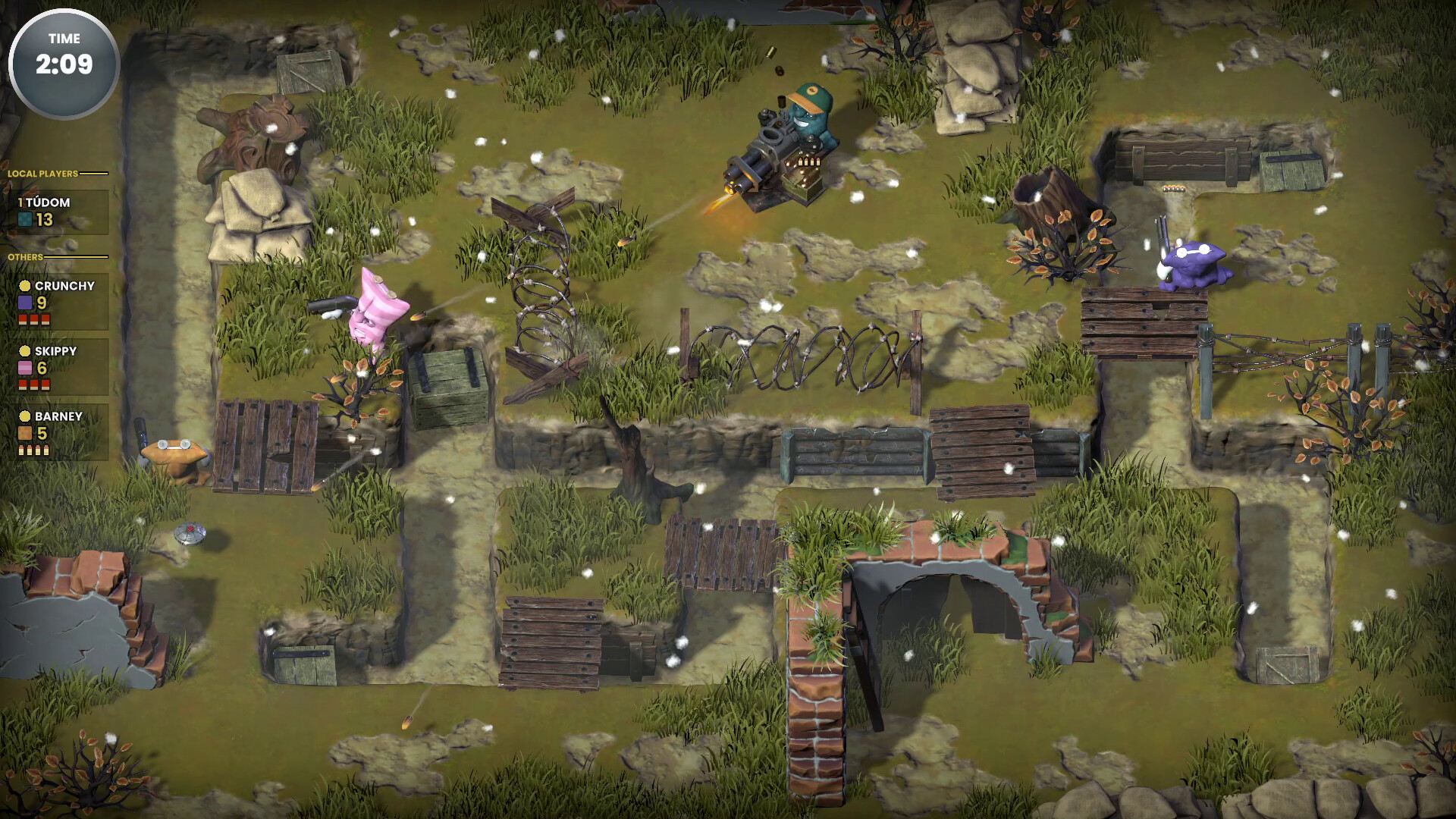
Task: Click the yellow crown dot next to CRUNCHY
Action: click(24, 286)
